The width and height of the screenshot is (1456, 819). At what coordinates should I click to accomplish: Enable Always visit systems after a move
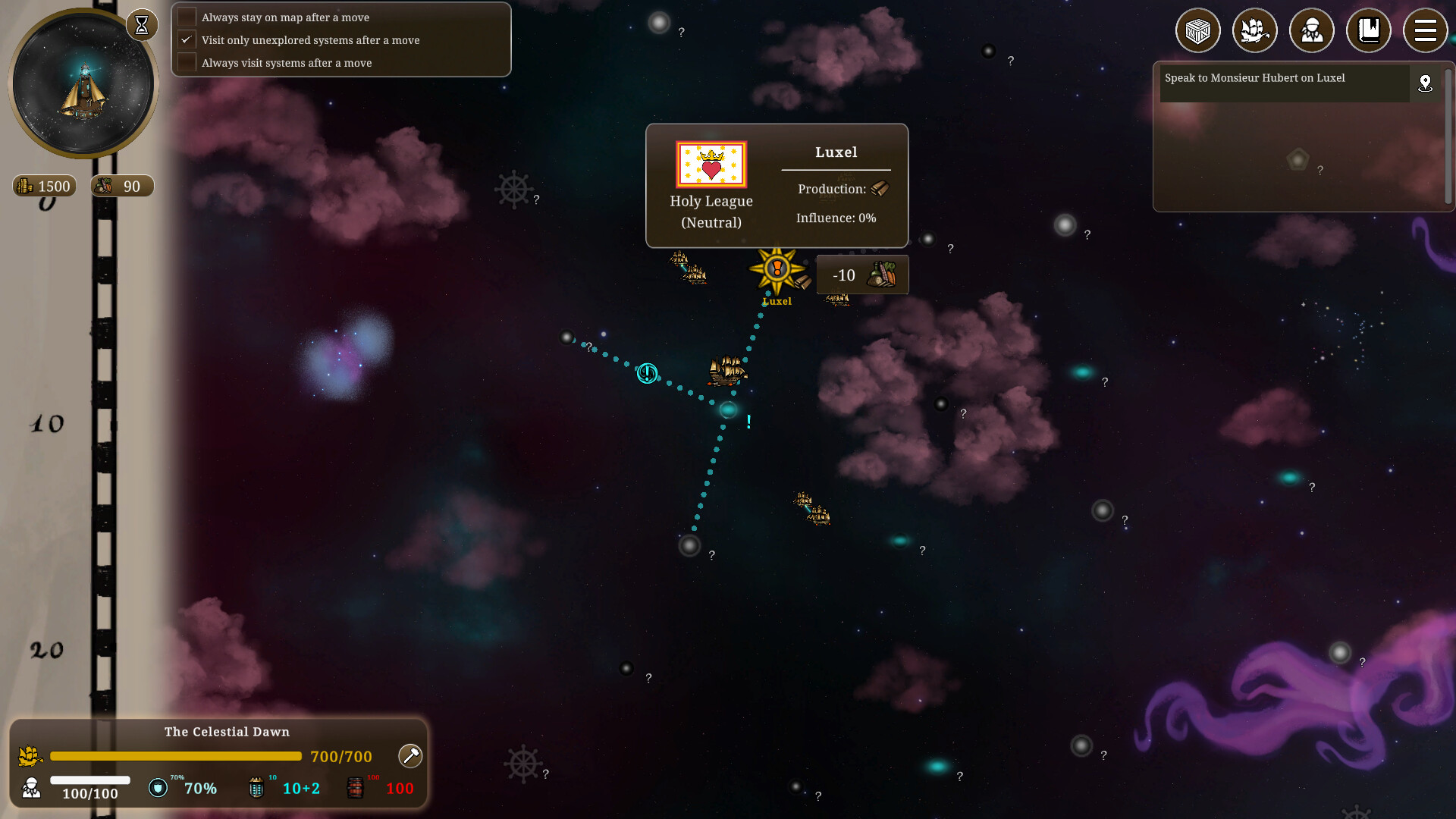[187, 61]
